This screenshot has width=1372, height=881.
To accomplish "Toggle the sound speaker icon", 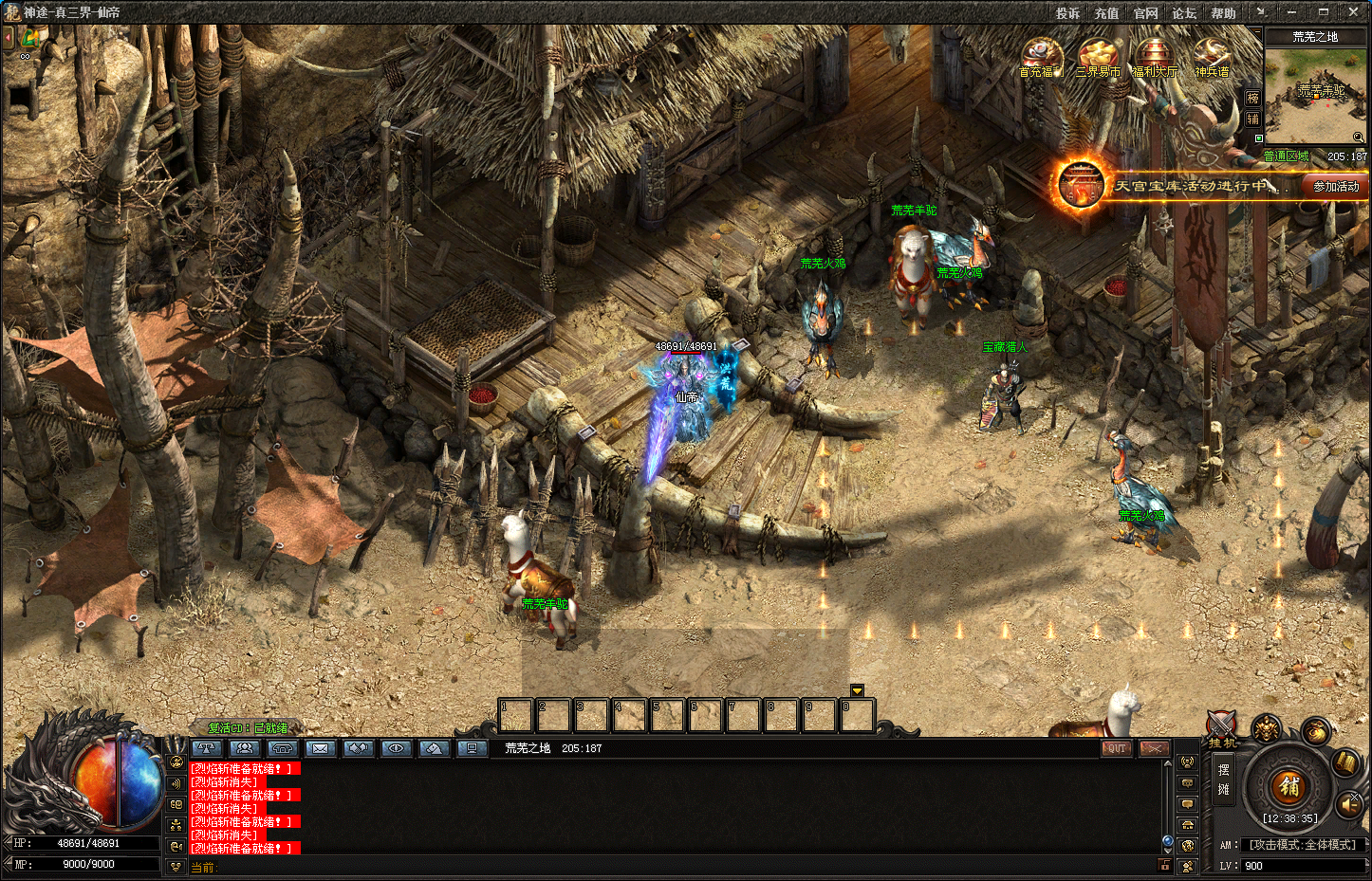I will coord(1349,805).
